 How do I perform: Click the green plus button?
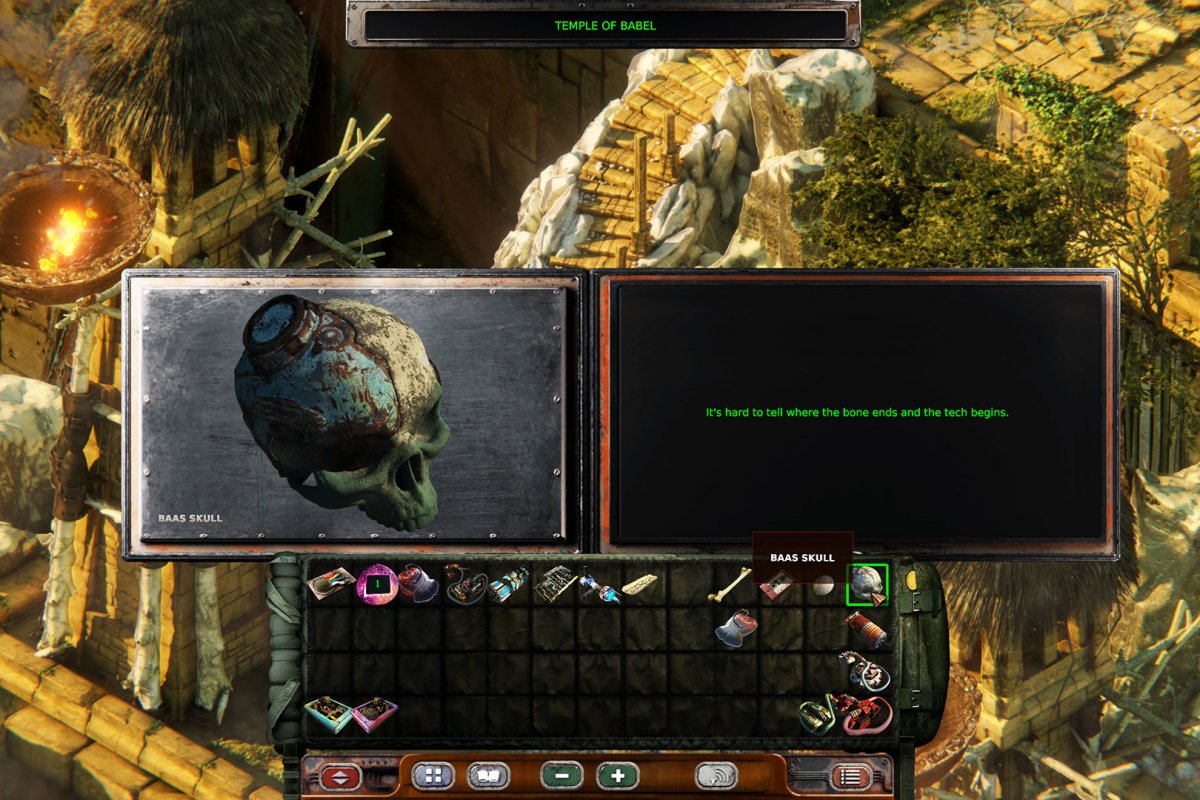pyautogui.click(x=617, y=776)
